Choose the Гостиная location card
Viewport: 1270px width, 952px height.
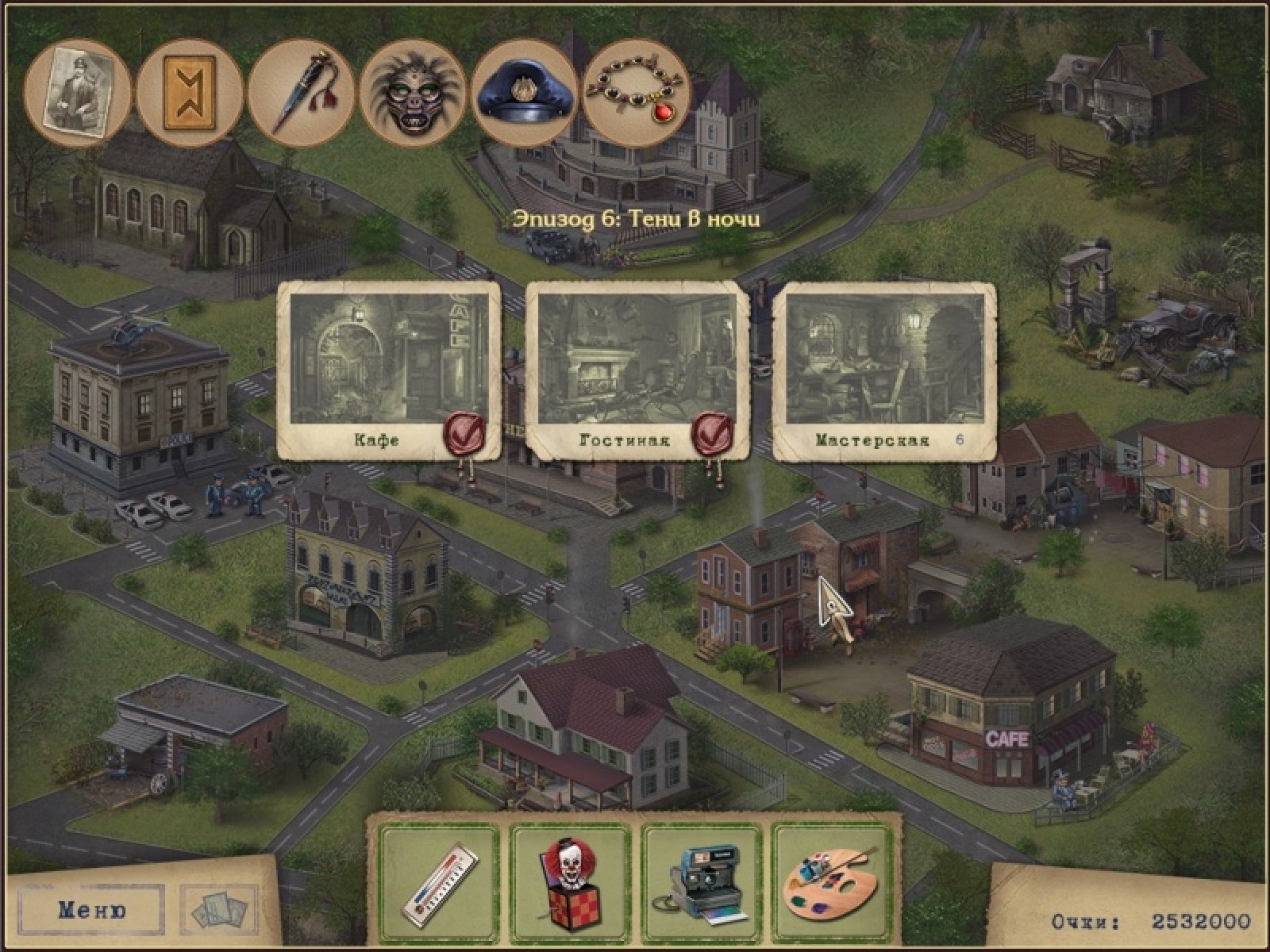click(x=637, y=370)
